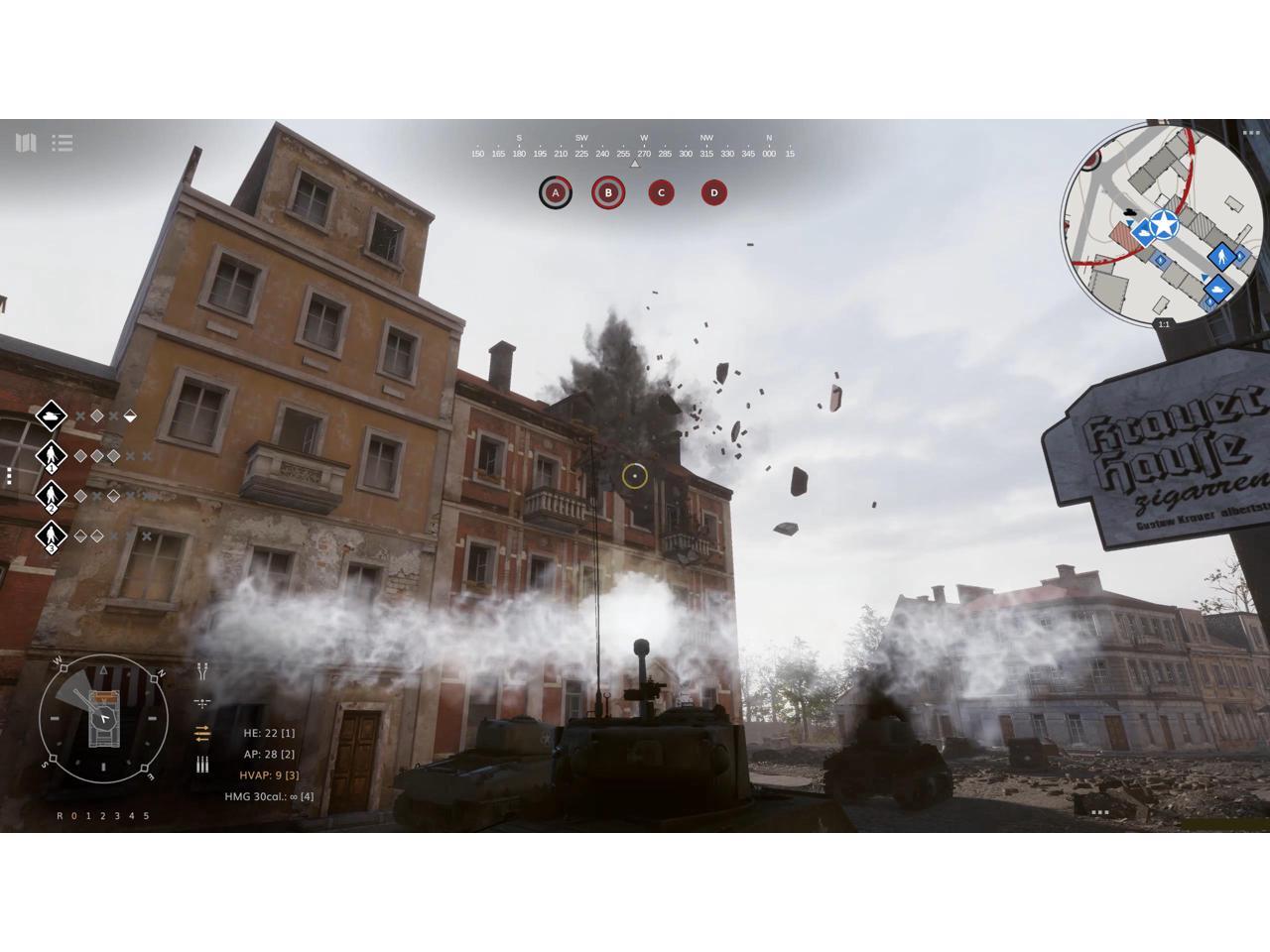Select infantry squad 3 icon

pyautogui.click(x=52, y=536)
